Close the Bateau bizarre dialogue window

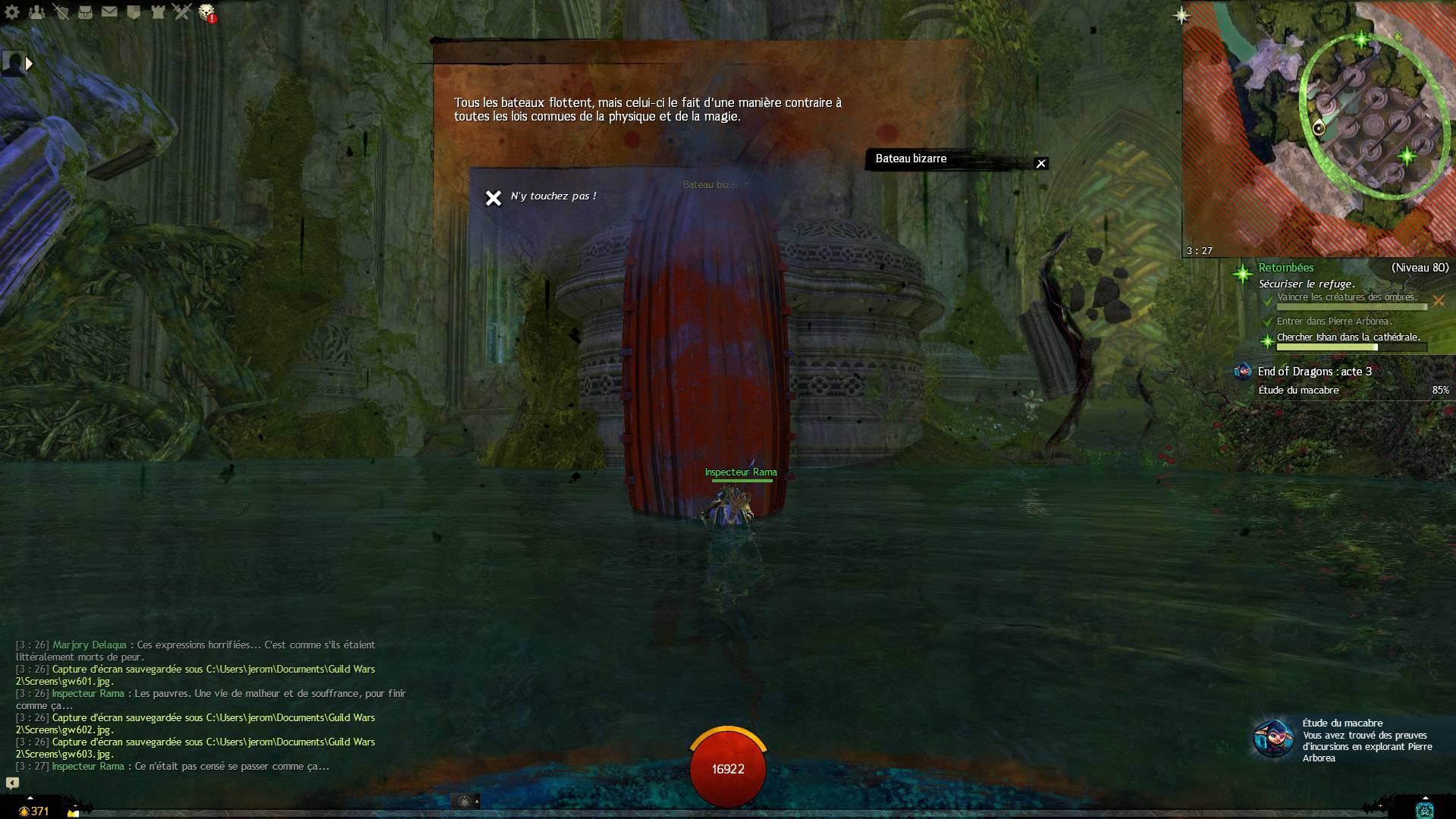[1041, 163]
